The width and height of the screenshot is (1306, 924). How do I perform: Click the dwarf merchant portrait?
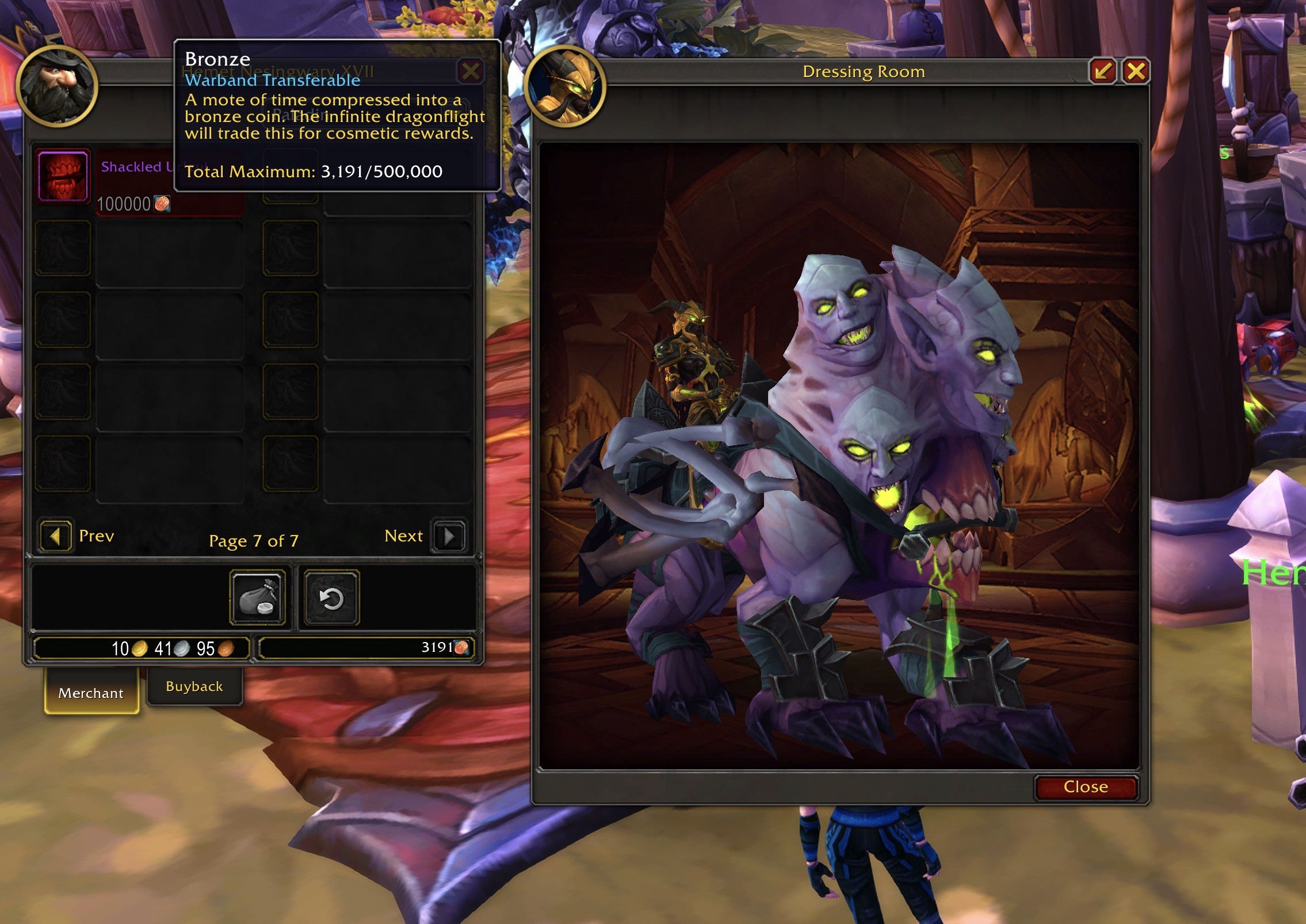pos(57,86)
